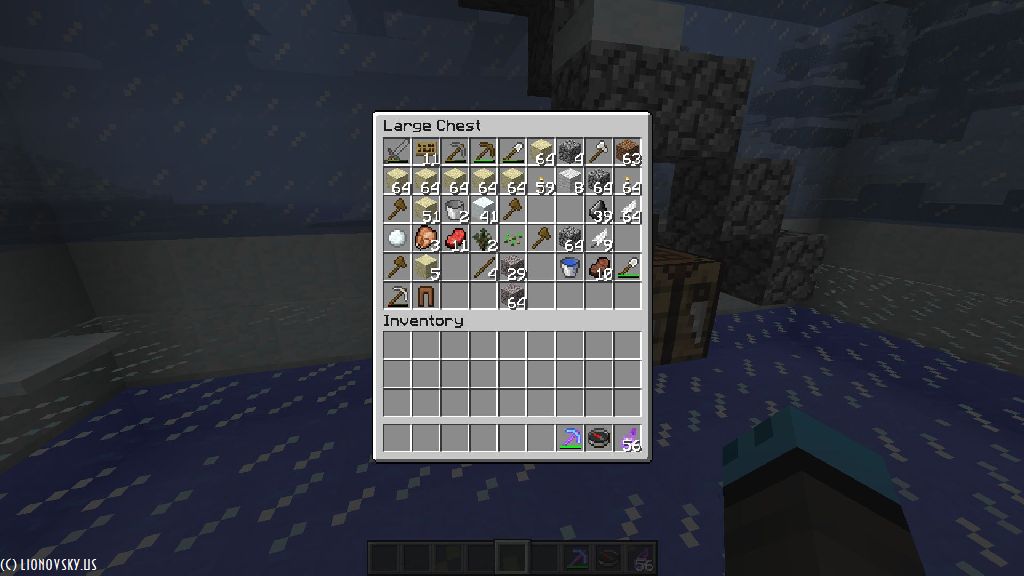Select the two saplings
This screenshot has height=576, width=1024.
coord(484,239)
